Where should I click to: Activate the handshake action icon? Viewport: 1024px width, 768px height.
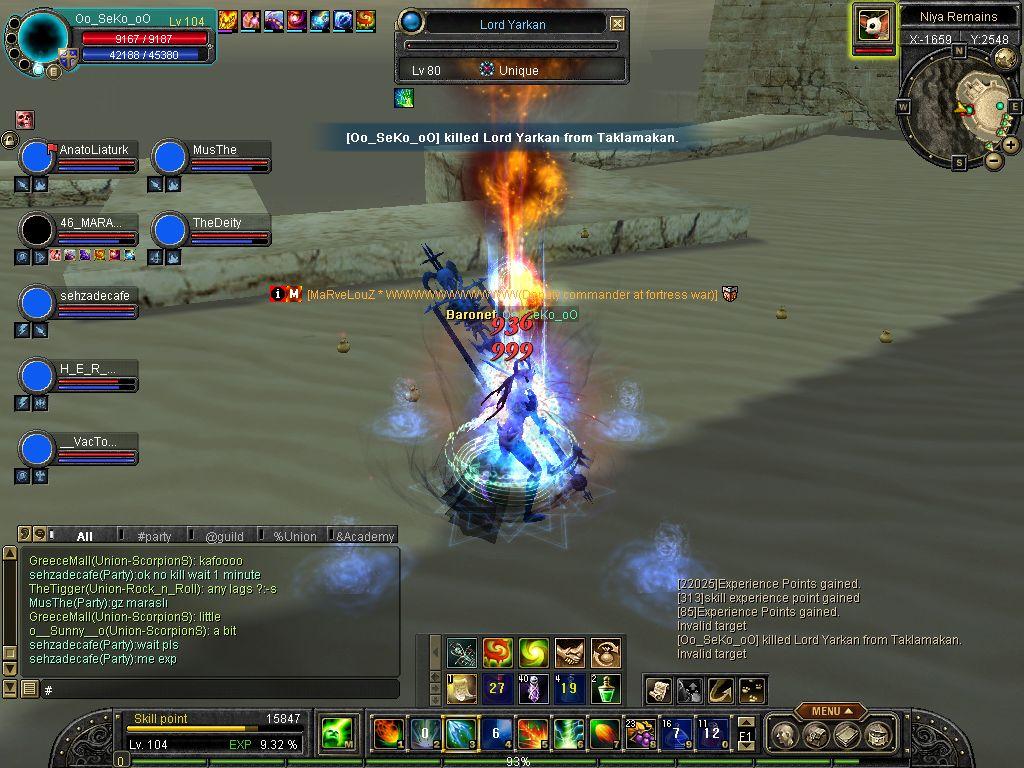pos(569,653)
